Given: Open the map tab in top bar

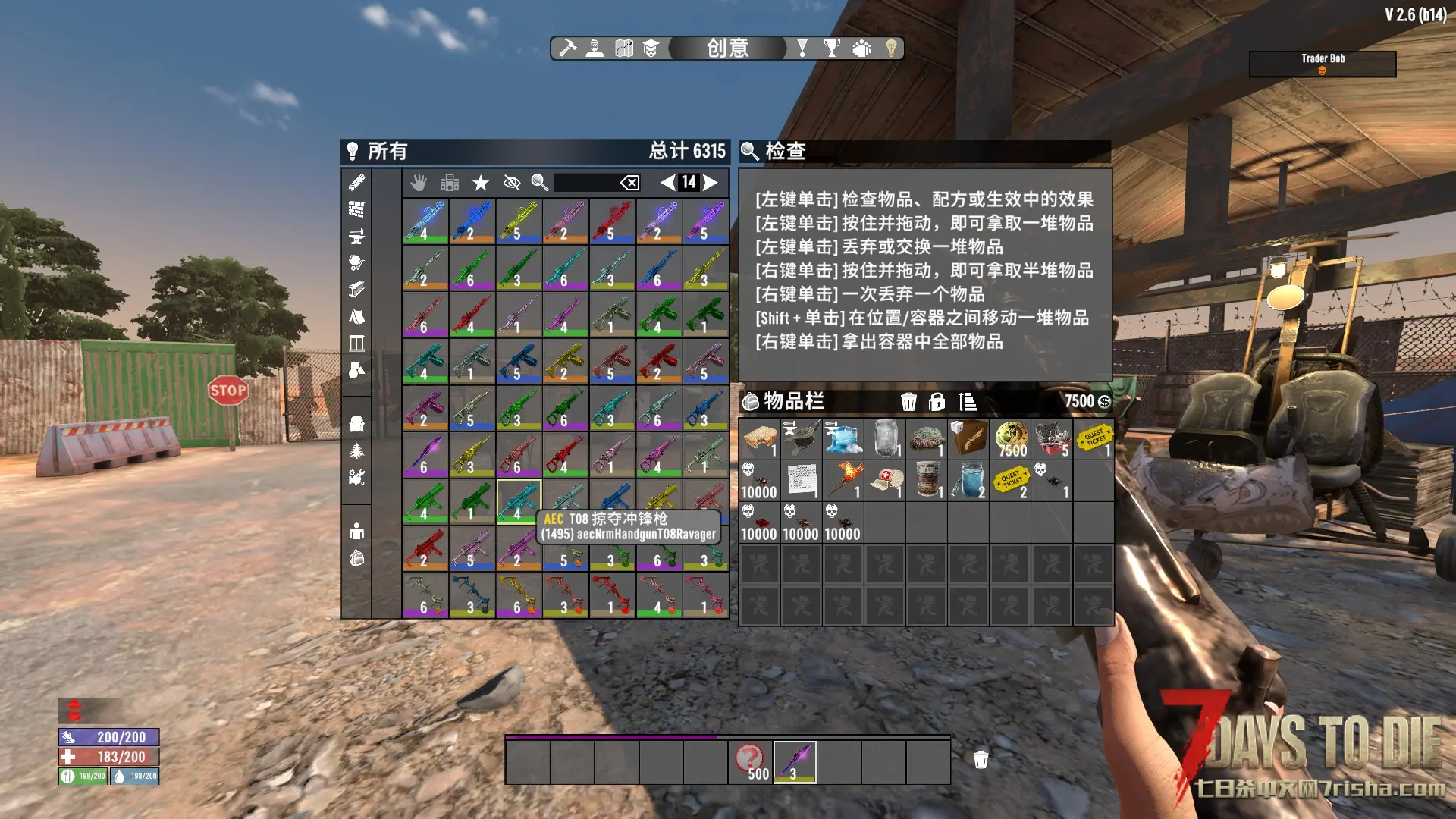Looking at the screenshot, I should [x=624, y=49].
